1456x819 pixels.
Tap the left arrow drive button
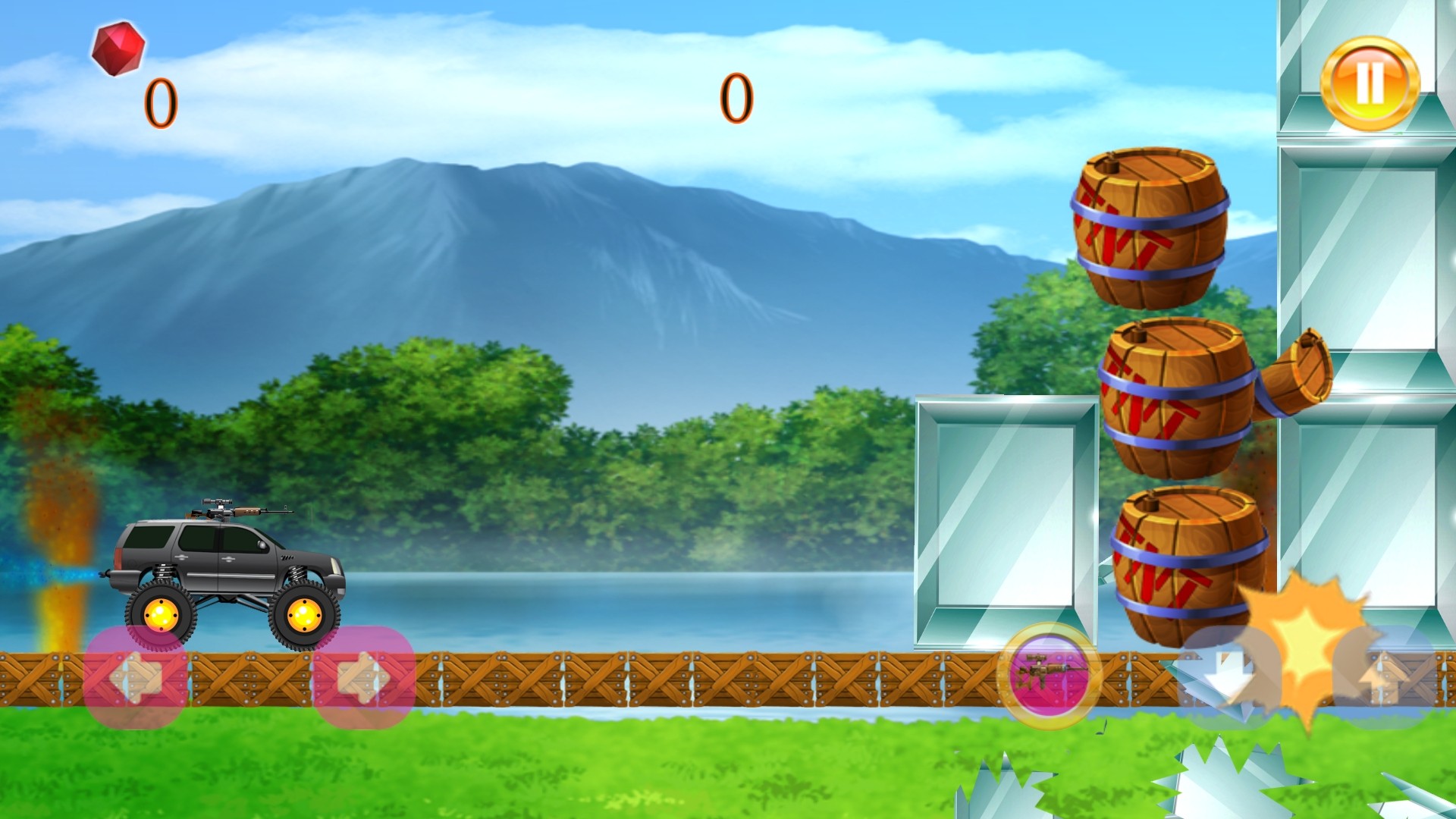pyautogui.click(x=136, y=677)
